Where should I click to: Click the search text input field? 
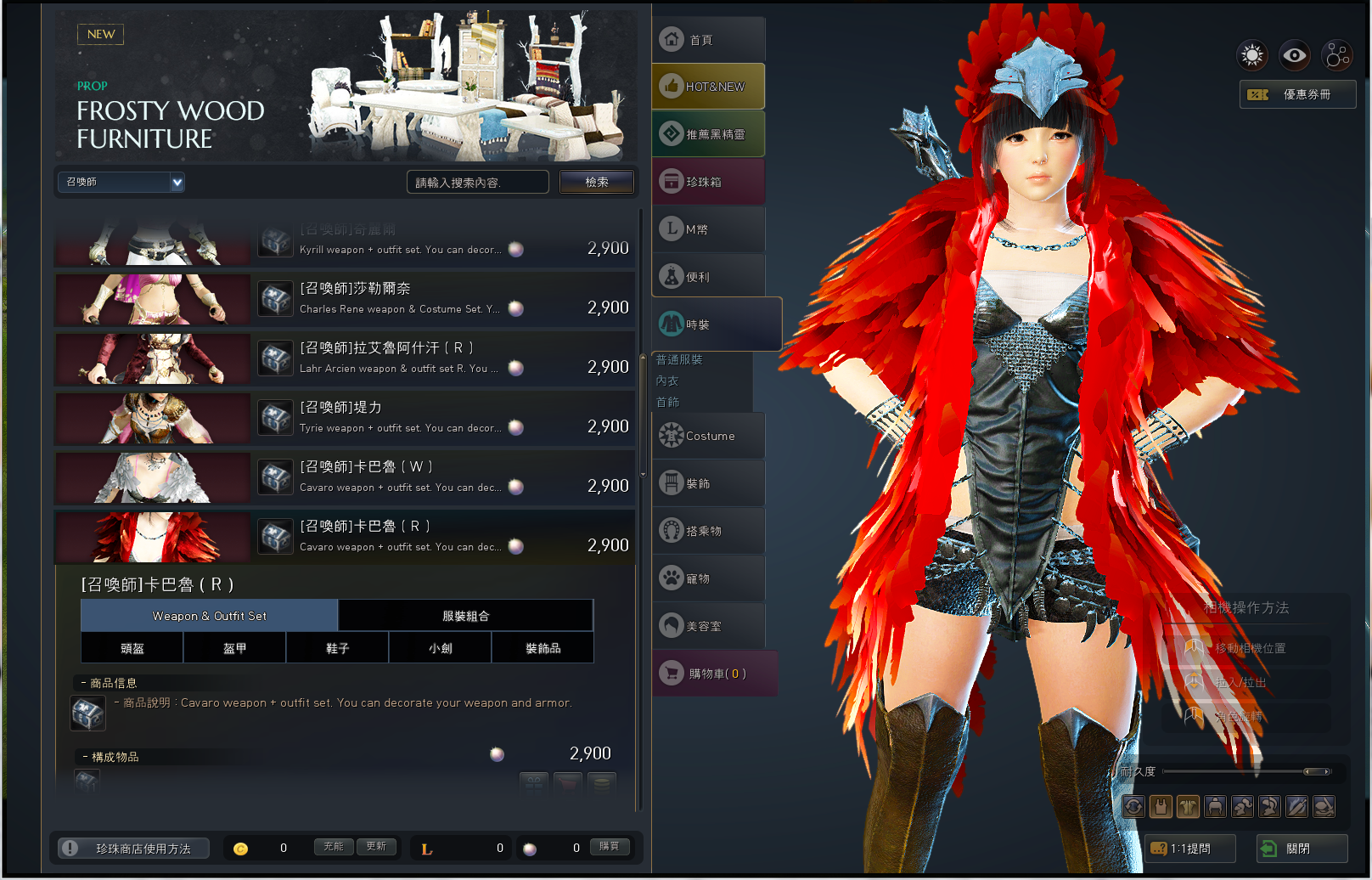point(477,183)
